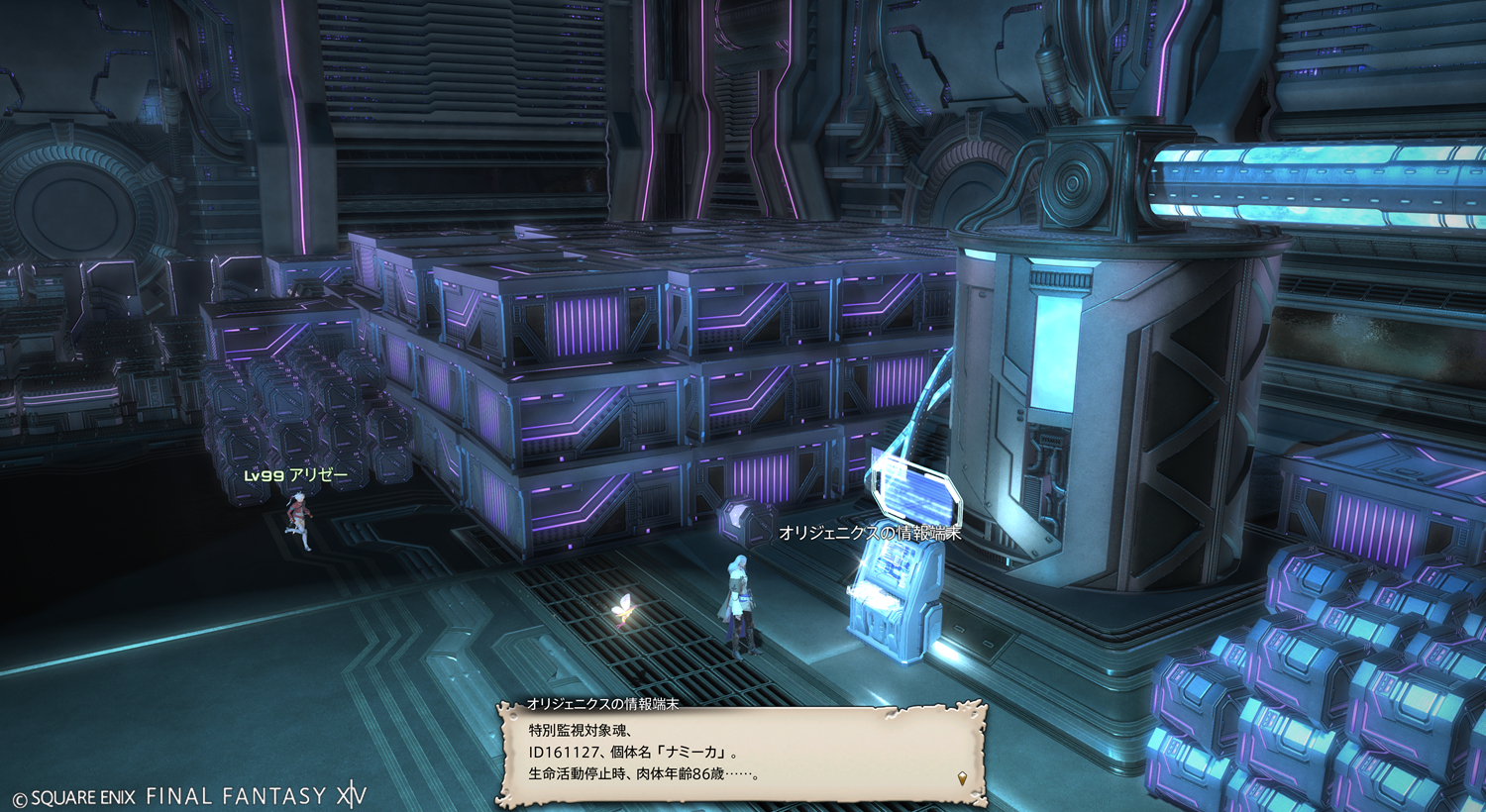Image resolution: width=1486 pixels, height=812 pixels.
Task: Click the yellow continue arrow in the dialogue
Action: click(962, 778)
